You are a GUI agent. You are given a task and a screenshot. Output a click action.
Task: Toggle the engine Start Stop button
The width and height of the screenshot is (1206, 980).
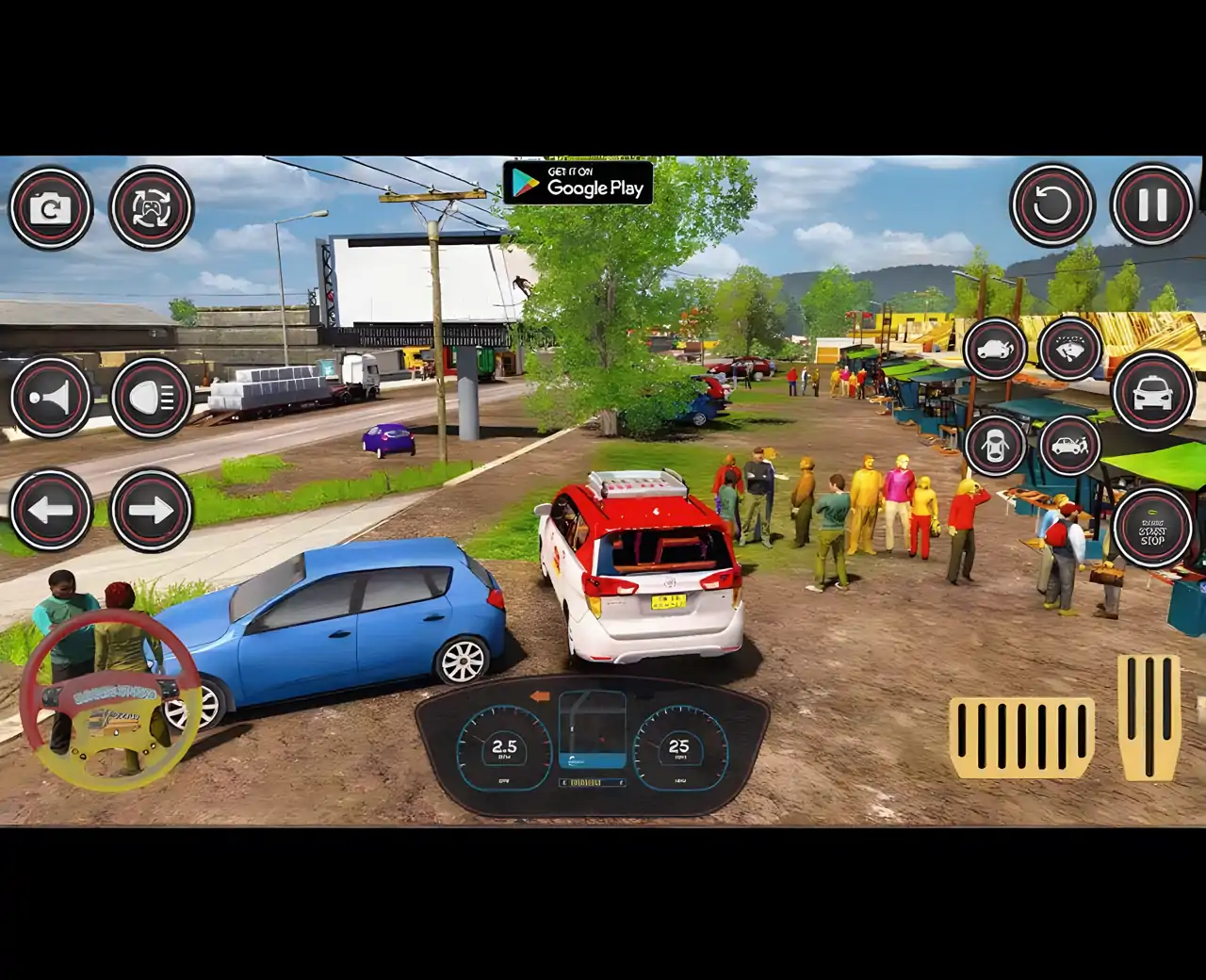[x=1152, y=529]
